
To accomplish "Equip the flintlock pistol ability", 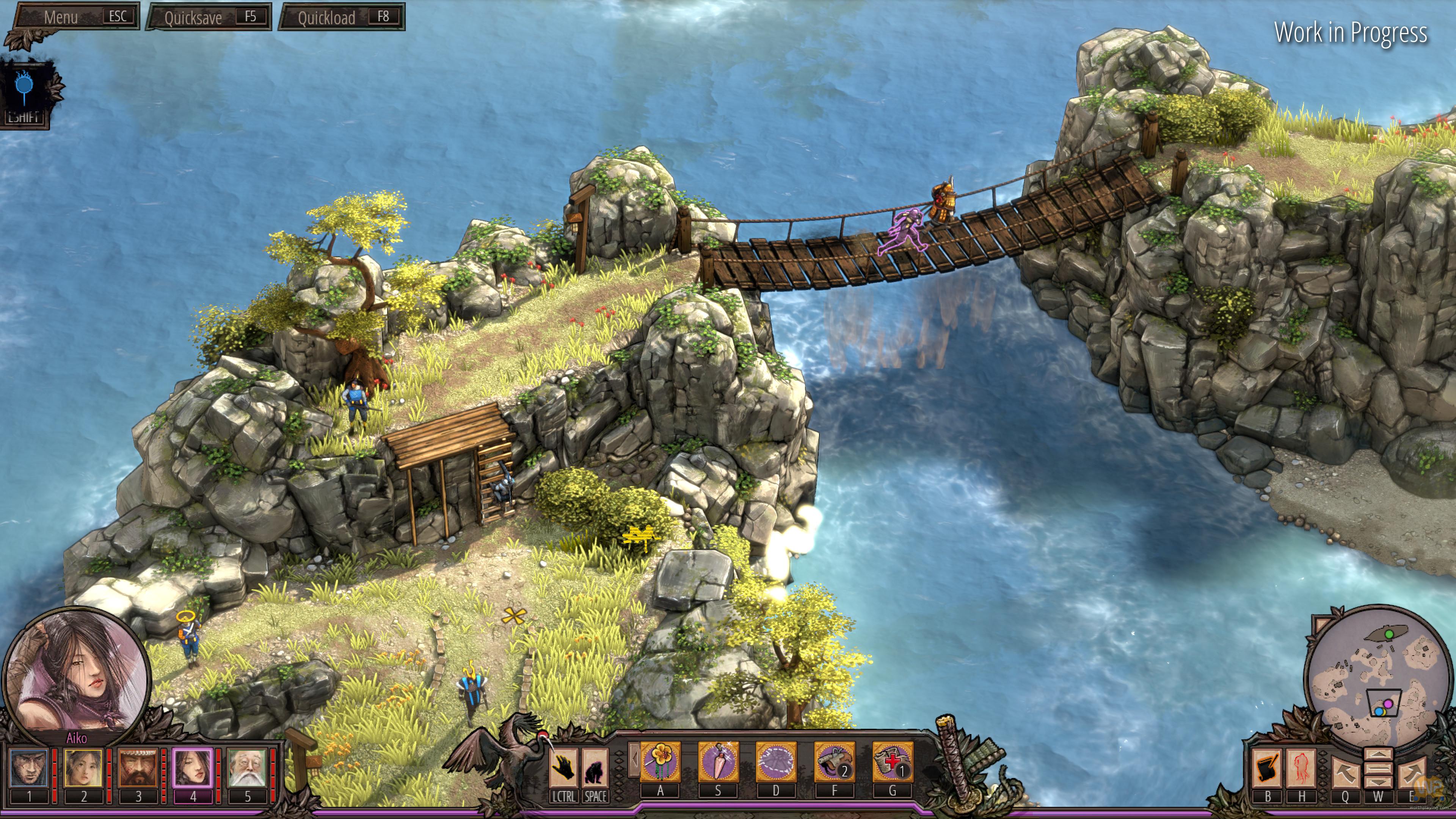I will point(834,763).
